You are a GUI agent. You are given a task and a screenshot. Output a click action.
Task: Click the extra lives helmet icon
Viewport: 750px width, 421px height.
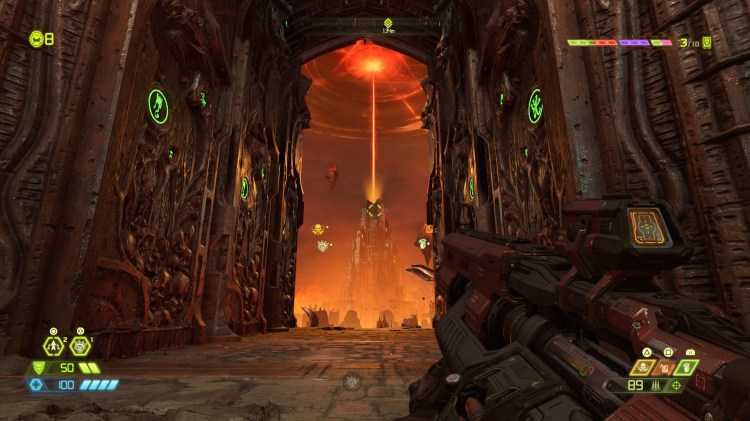tap(35, 39)
